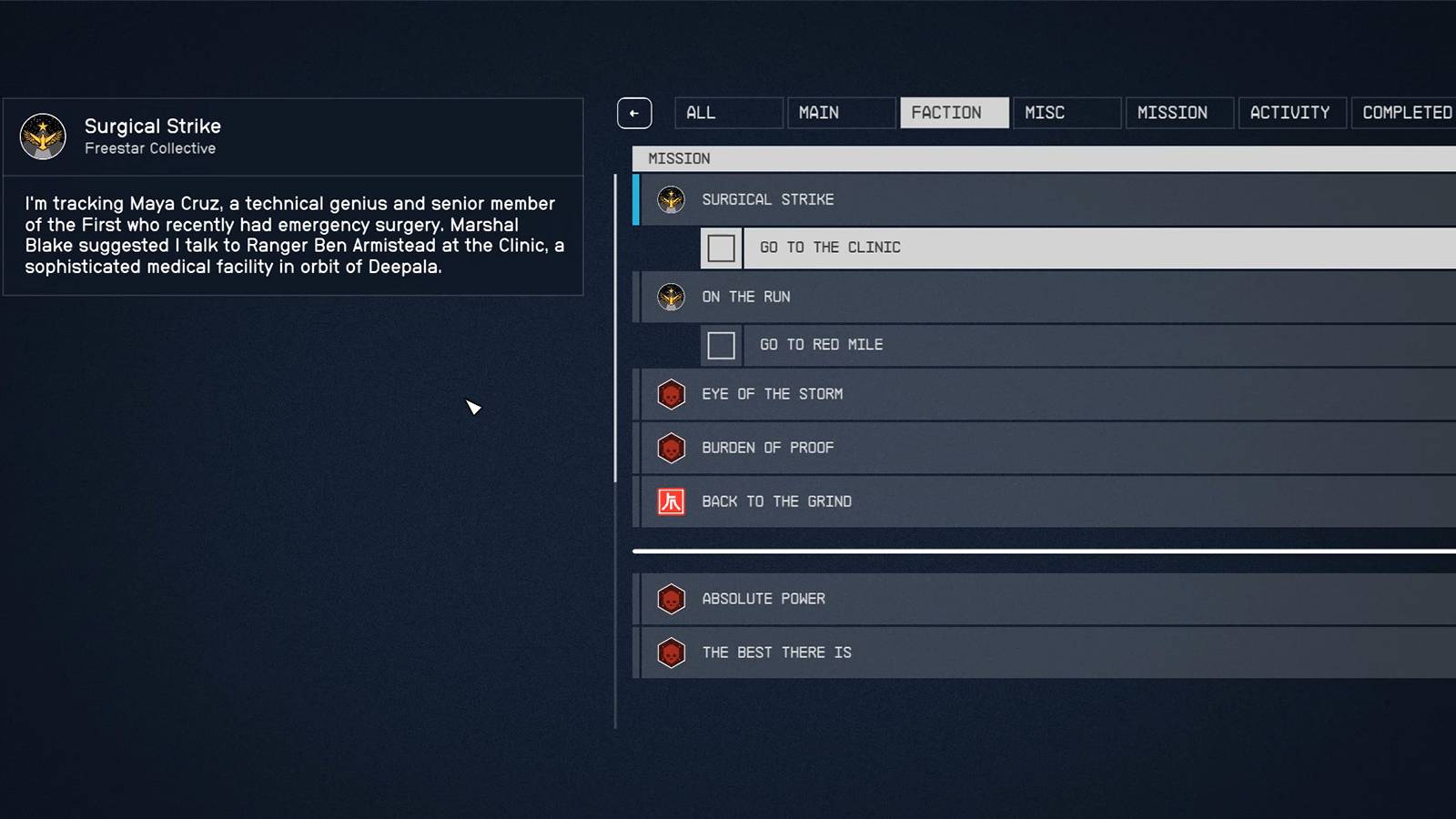Viewport: 1456px width, 819px height.
Task: Click the Crimson Fleet skull icon on Eye of the Storm
Action: 671,394
